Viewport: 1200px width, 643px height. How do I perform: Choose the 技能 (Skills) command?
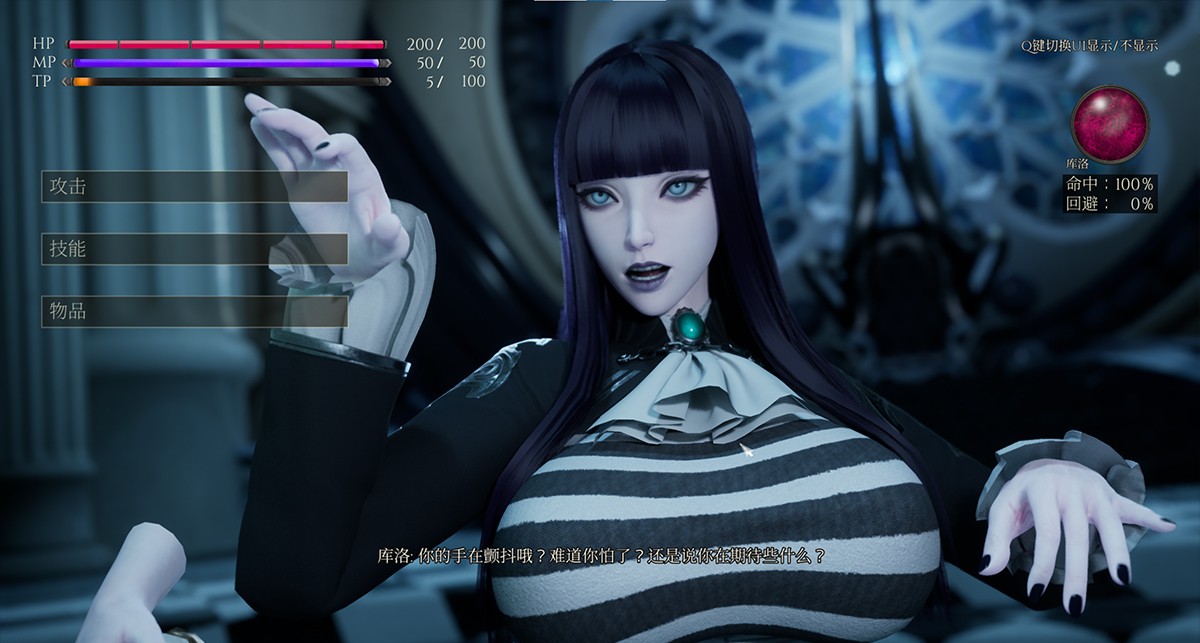[x=194, y=249]
